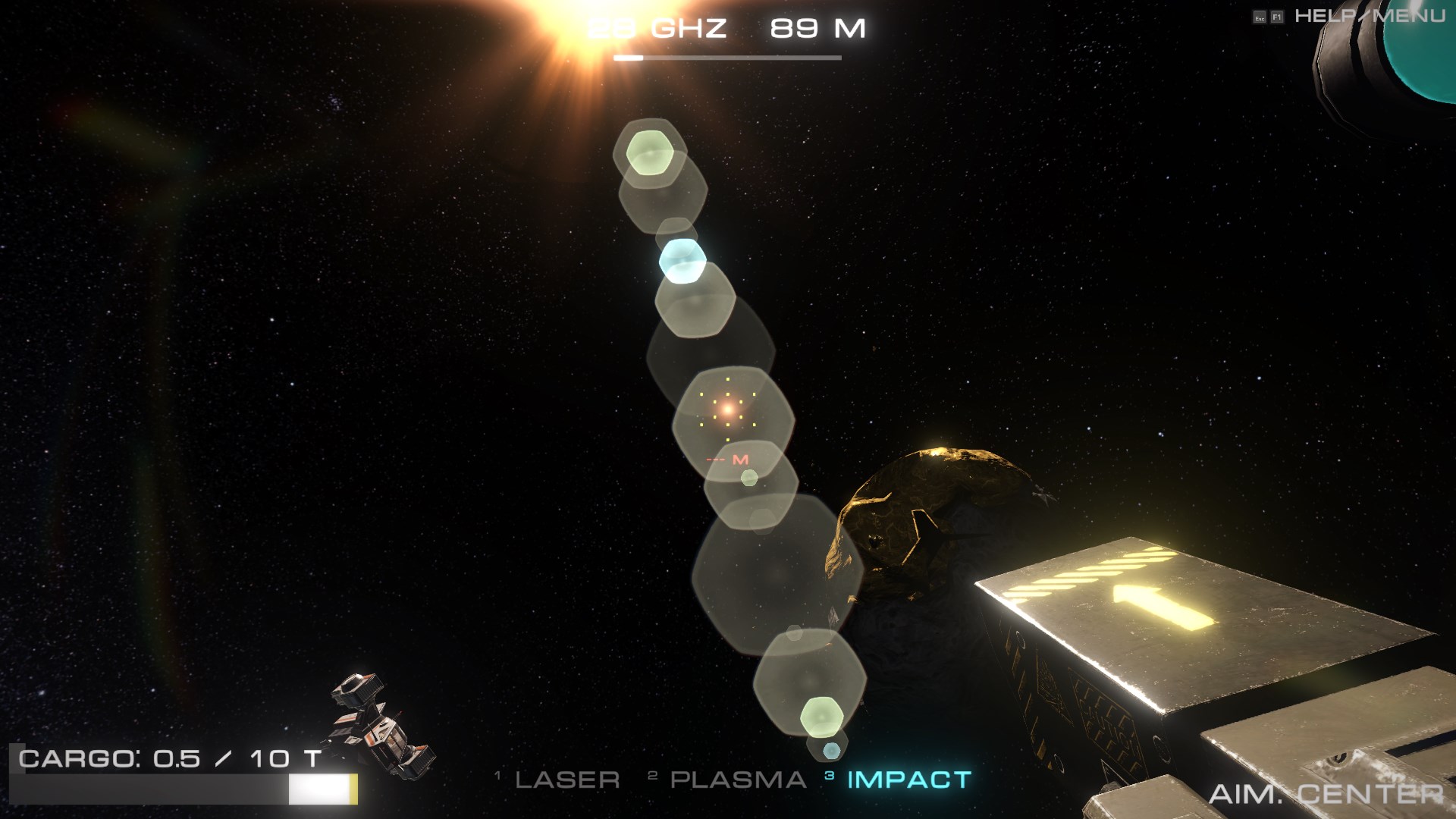Click the targeting reticle dot cluster
Viewport: 1456px width, 819px height.
pos(726,409)
